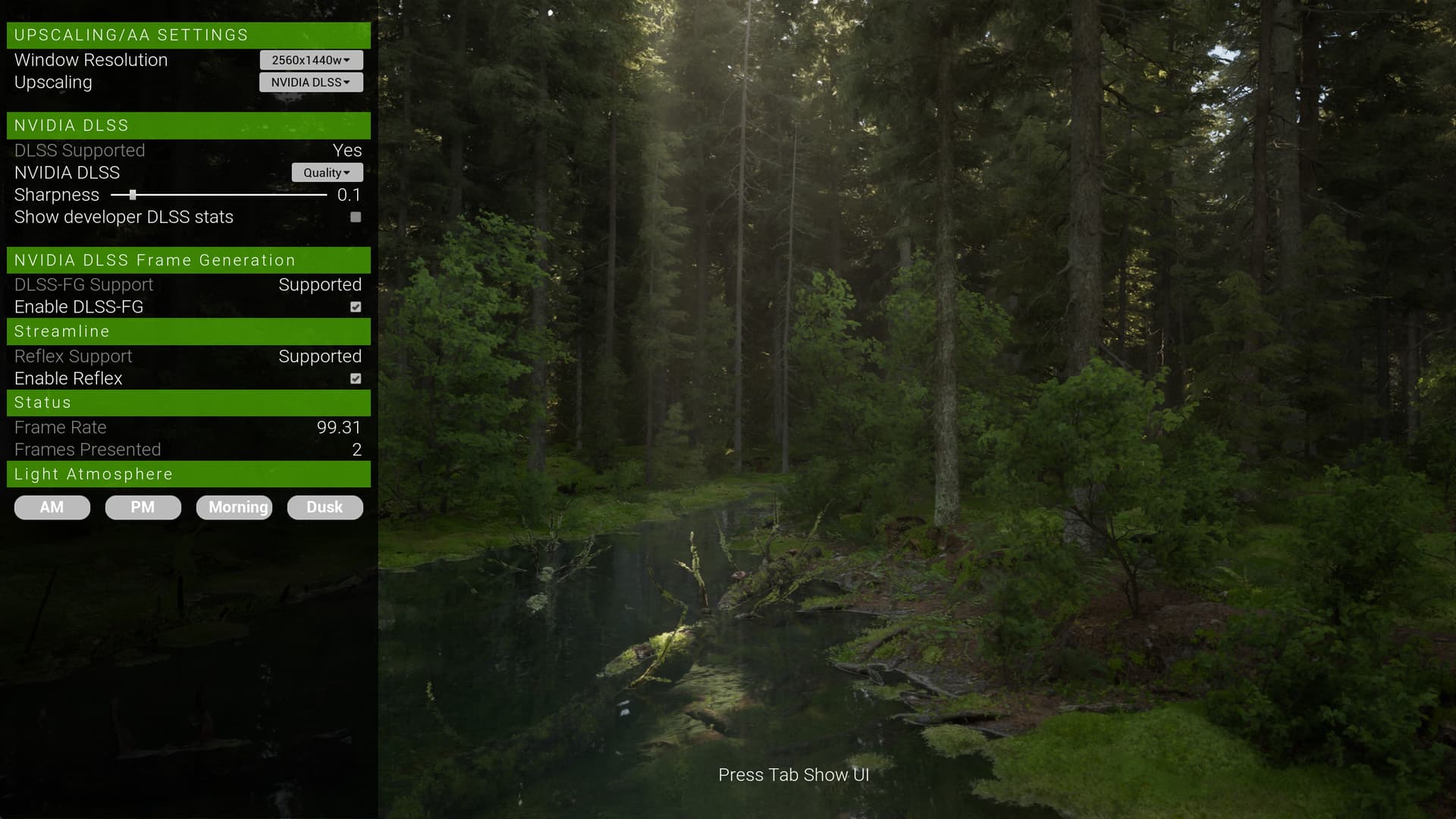This screenshot has height=819, width=1456.
Task: Switch atmosphere to Dusk
Action: (325, 507)
